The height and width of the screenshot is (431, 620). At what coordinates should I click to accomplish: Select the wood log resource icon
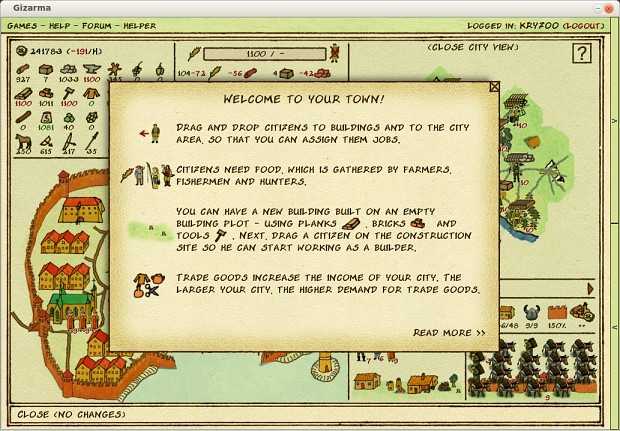(x=23, y=69)
